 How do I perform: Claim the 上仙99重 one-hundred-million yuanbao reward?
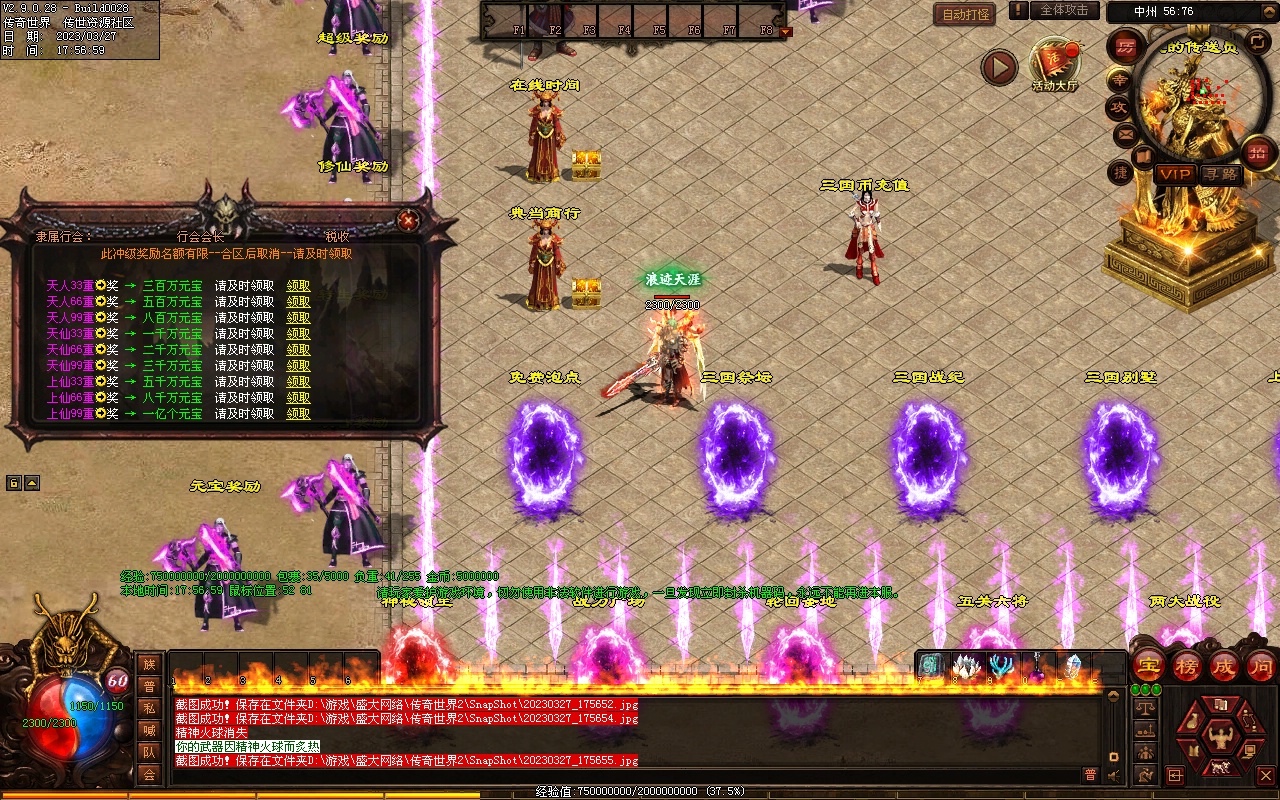pyautogui.click(x=298, y=414)
